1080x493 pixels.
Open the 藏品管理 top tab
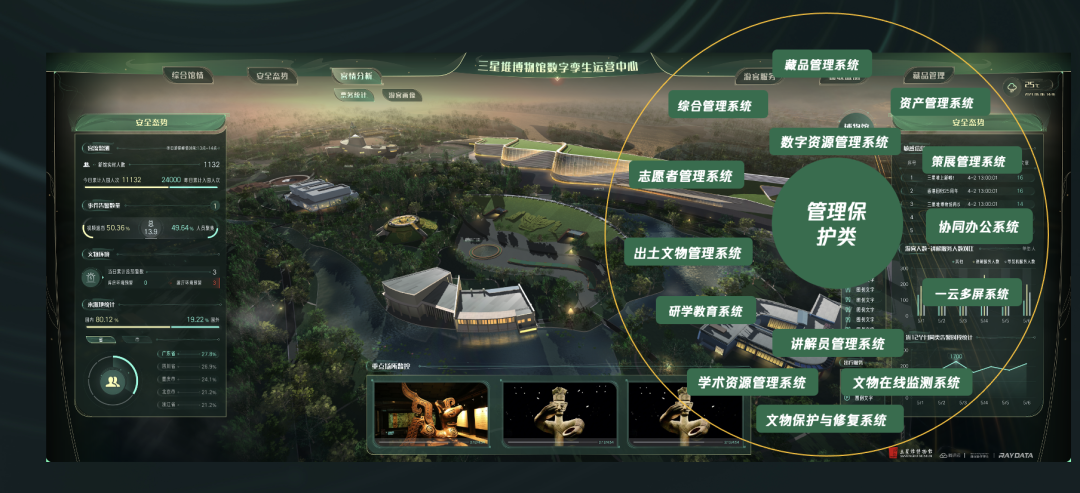tap(928, 75)
